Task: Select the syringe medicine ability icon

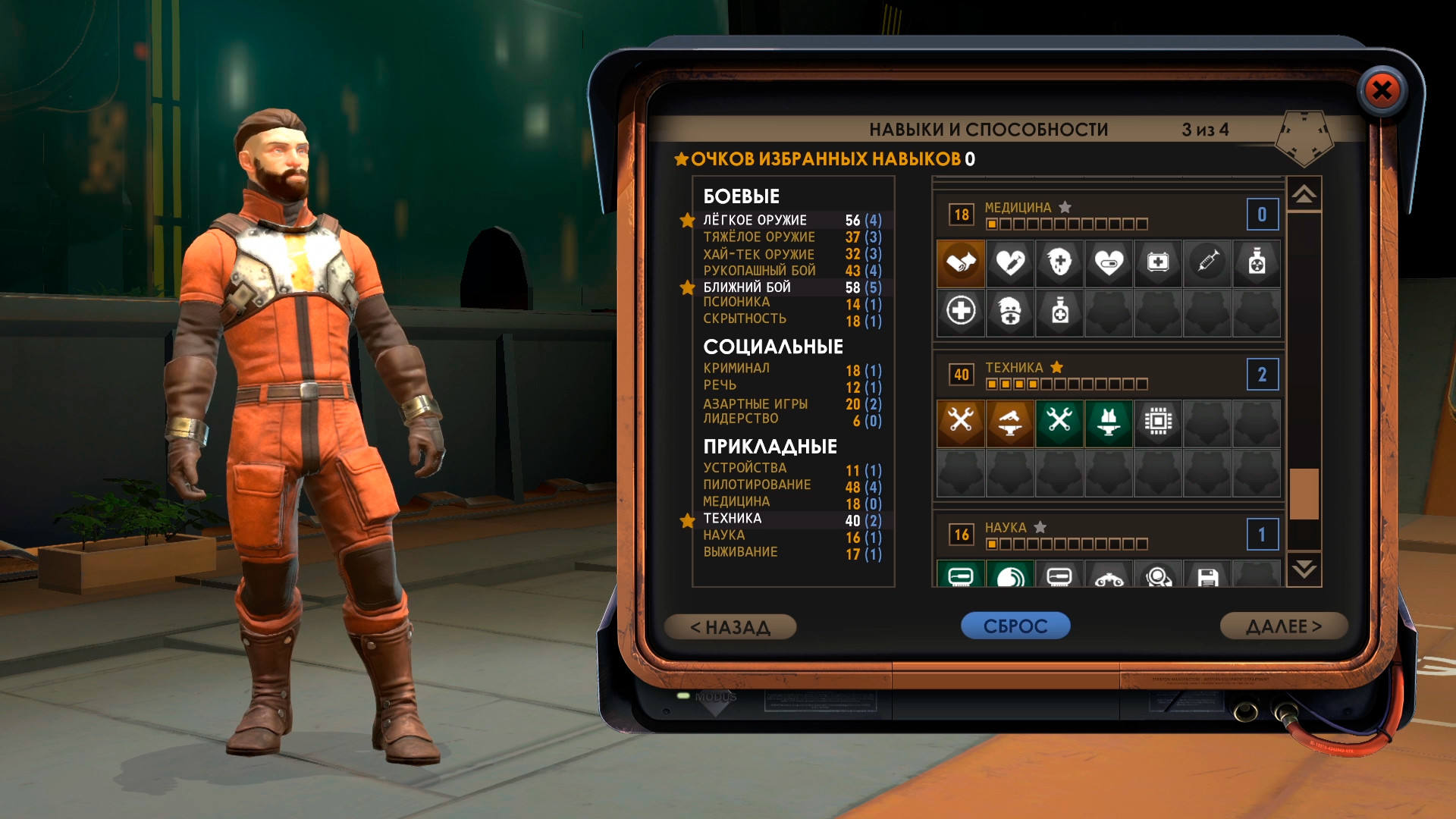Action: point(1207,263)
